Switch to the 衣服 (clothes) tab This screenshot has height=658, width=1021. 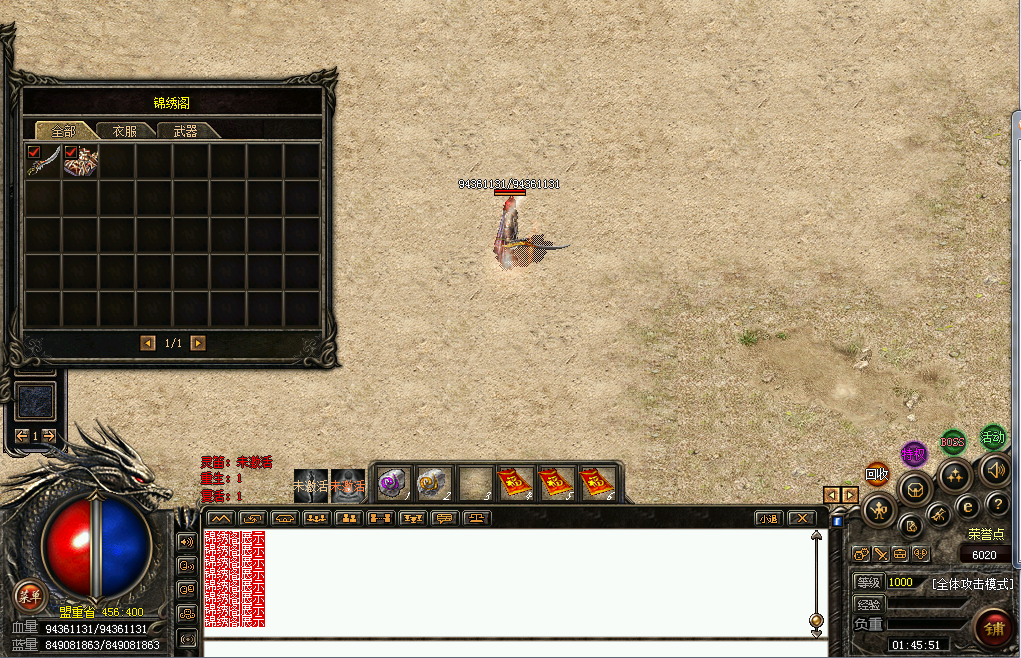(125, 131)
